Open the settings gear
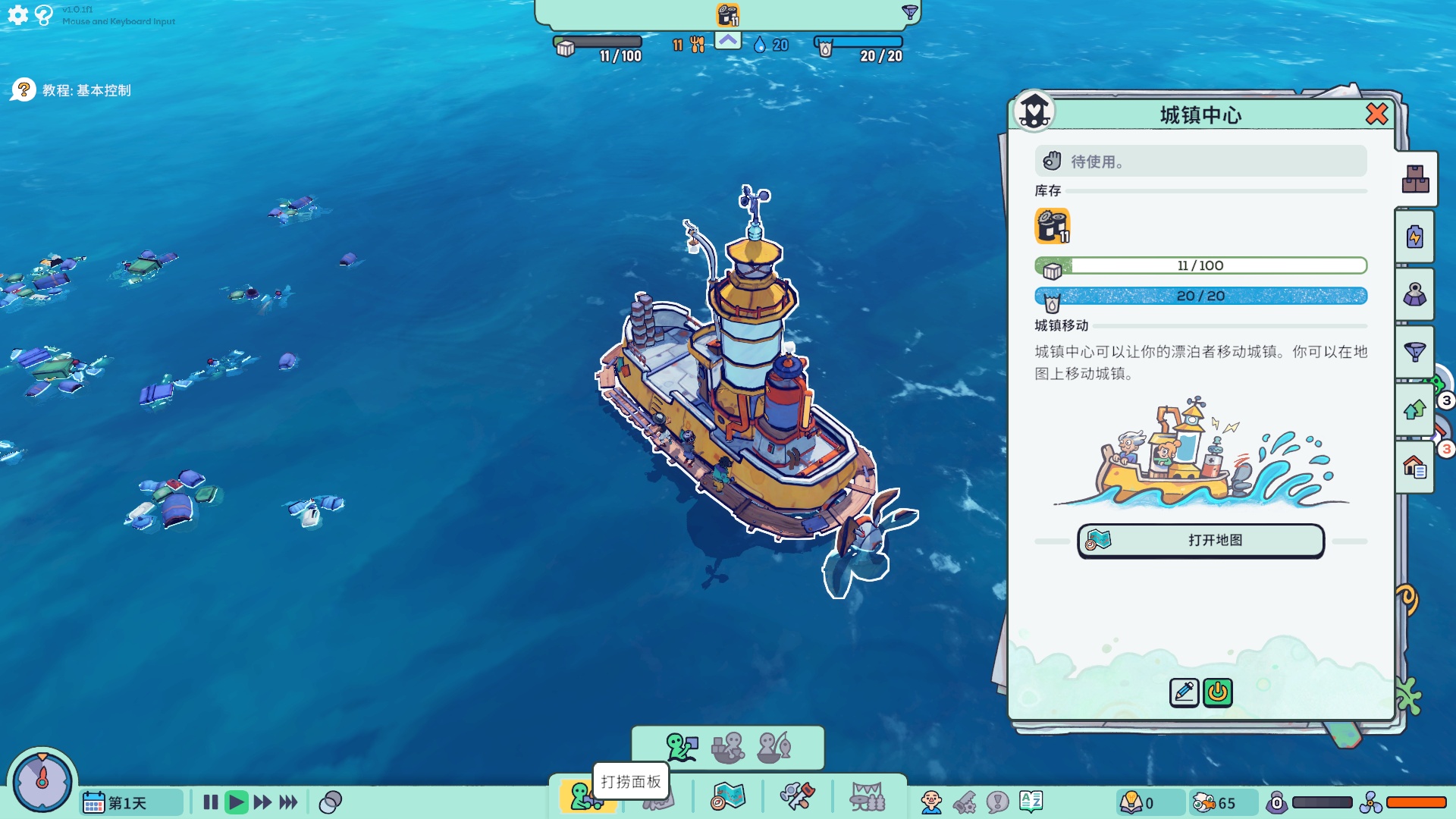The width and height of the screenshot is (1456, 819). pyautogui.click(x=18, y=15)
